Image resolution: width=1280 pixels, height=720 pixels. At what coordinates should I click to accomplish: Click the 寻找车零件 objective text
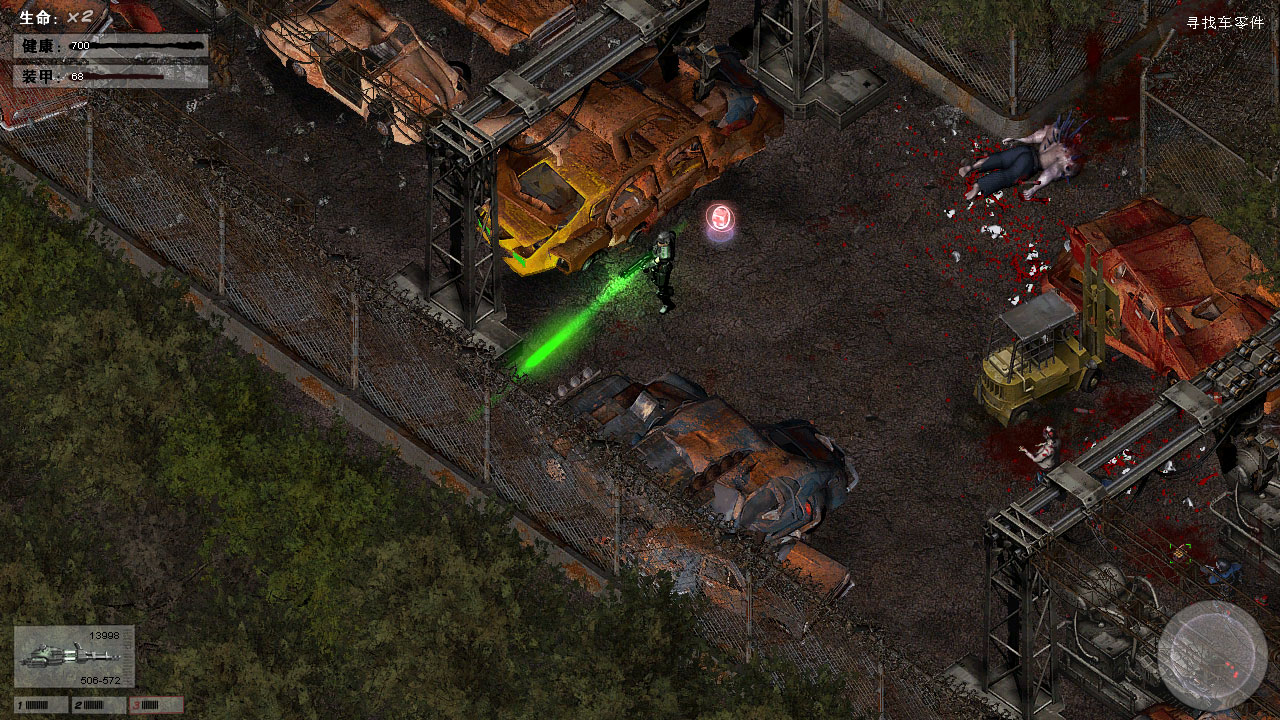[1225, 23]
